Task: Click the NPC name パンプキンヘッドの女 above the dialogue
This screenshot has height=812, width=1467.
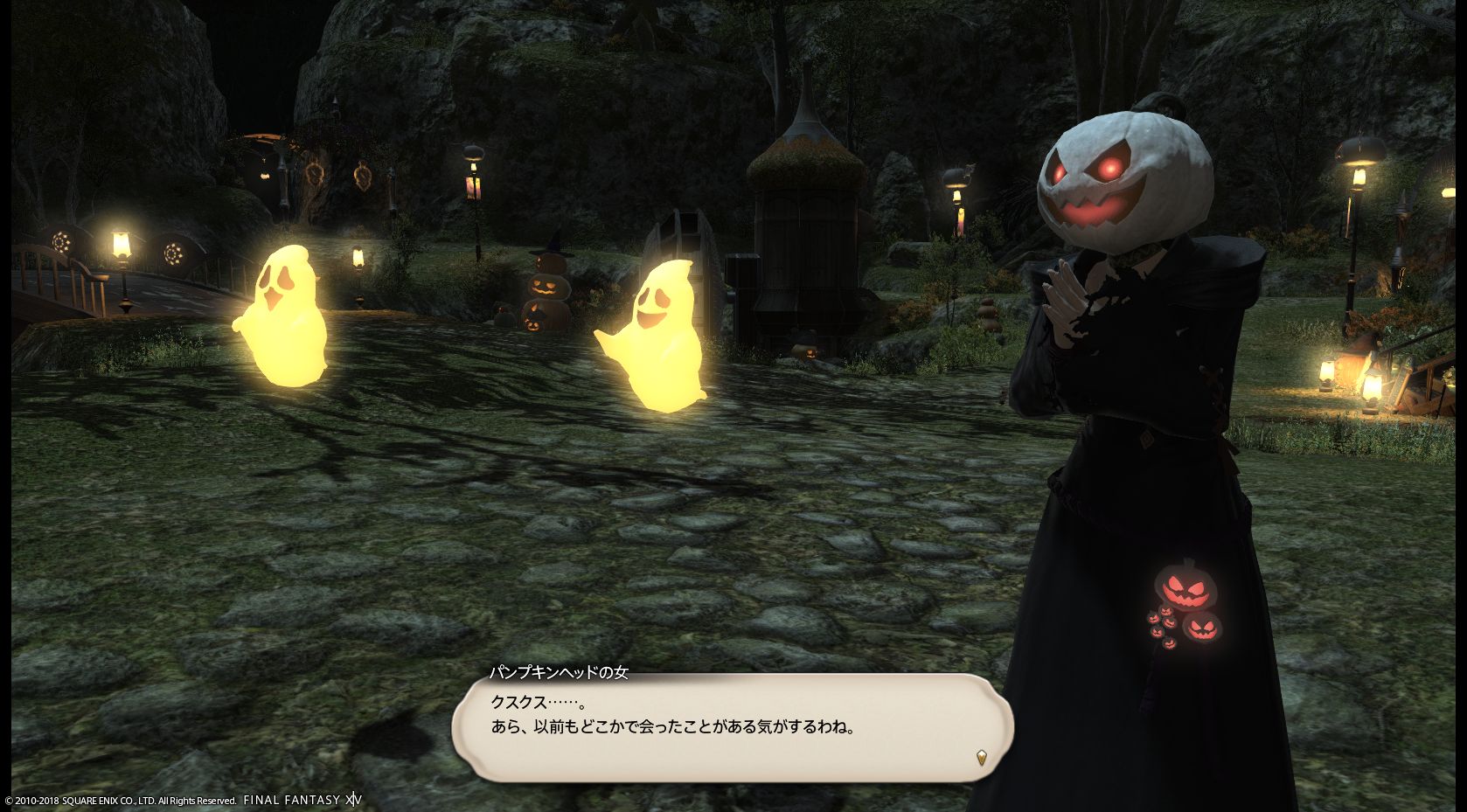Action: click(560, 670)
